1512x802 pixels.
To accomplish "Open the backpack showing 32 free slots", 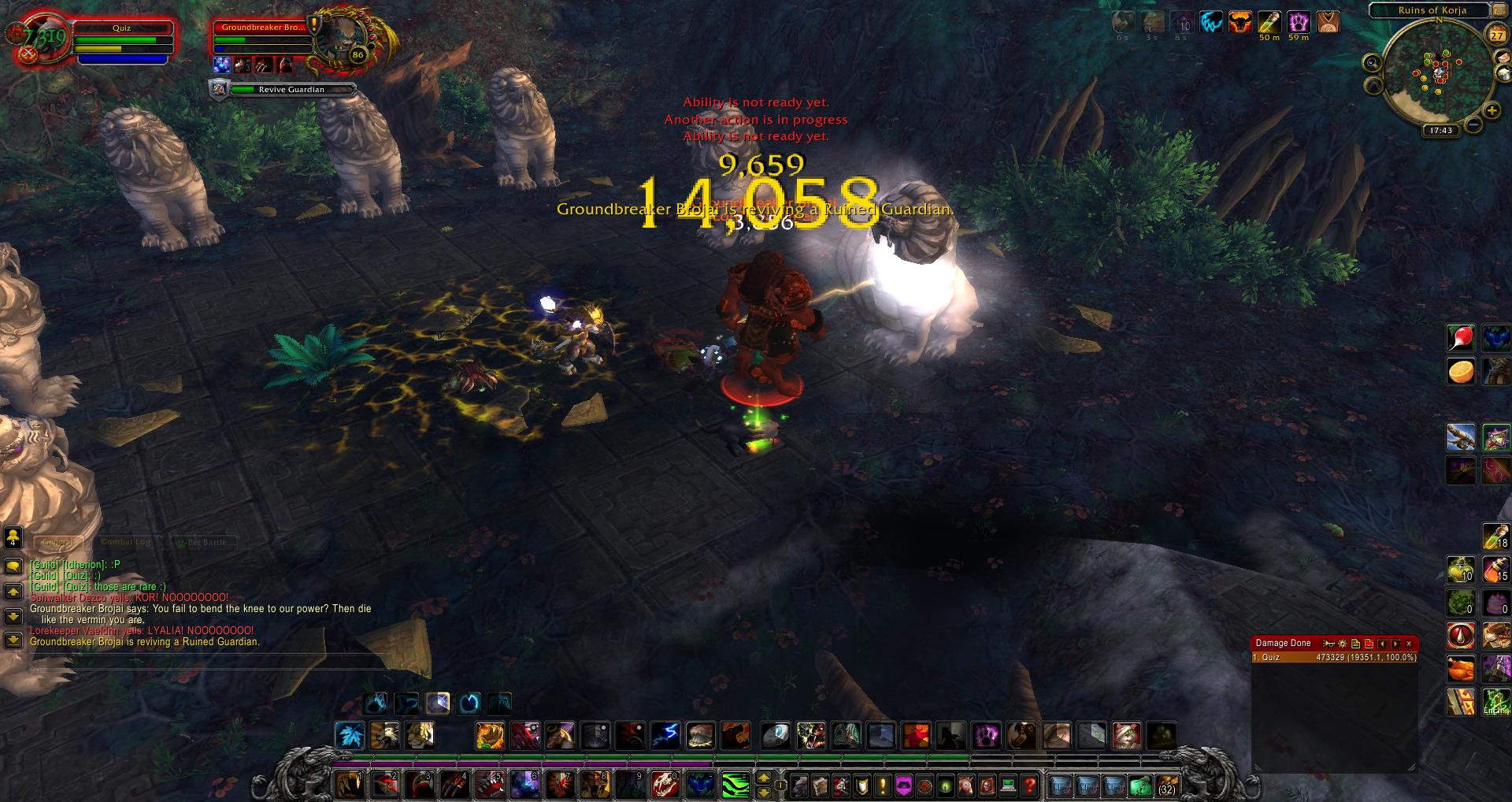I will tap(1166, 785).
